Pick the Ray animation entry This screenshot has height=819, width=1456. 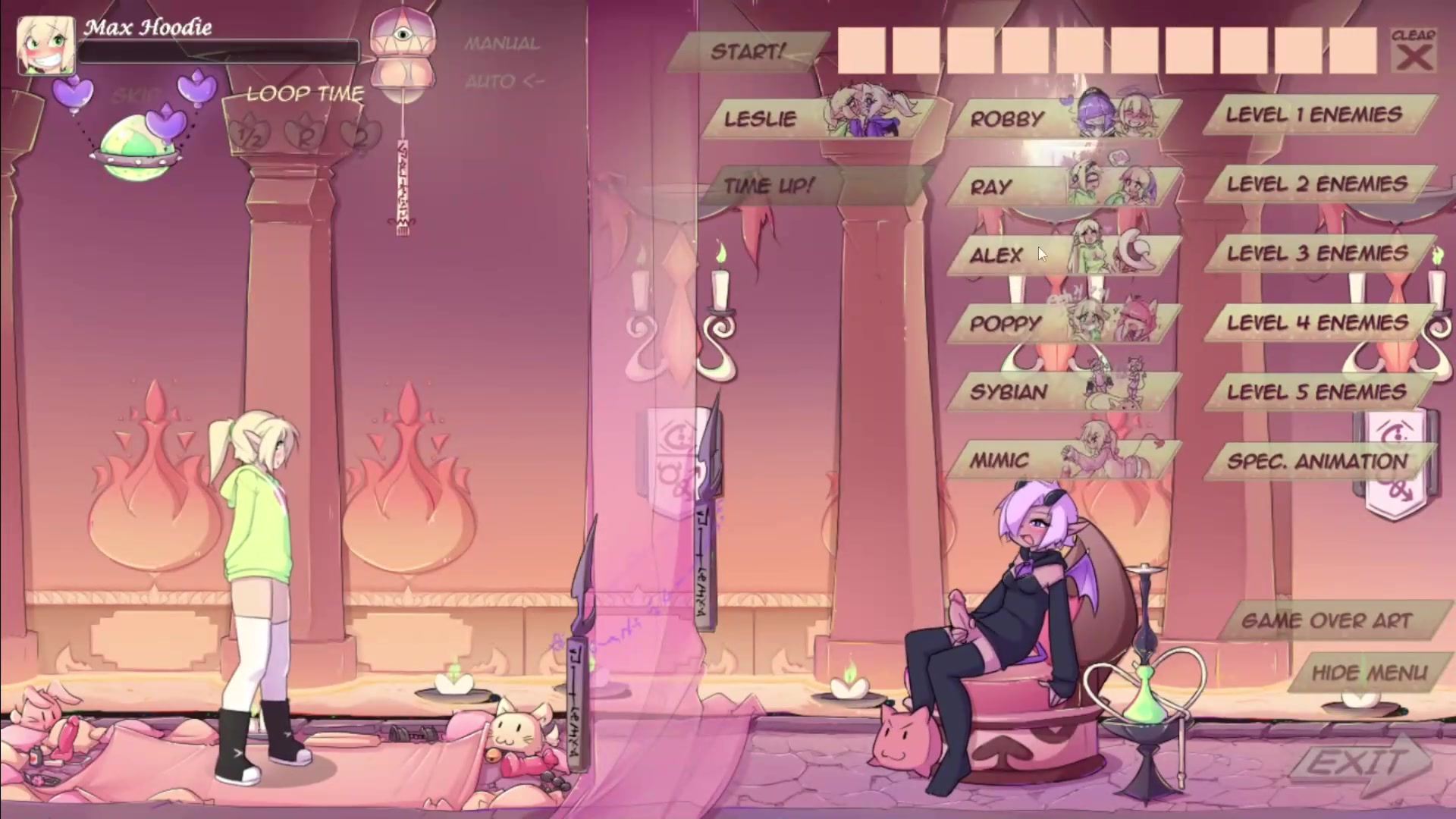coord(1062,187)
